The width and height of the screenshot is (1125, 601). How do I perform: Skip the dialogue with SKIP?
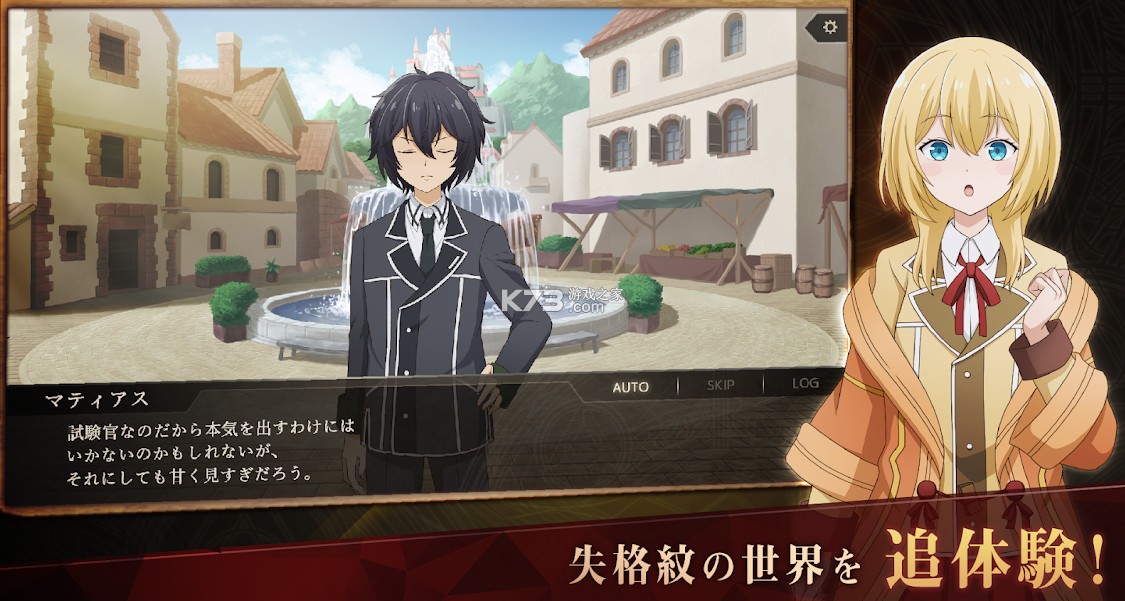(x=720, y=385)
